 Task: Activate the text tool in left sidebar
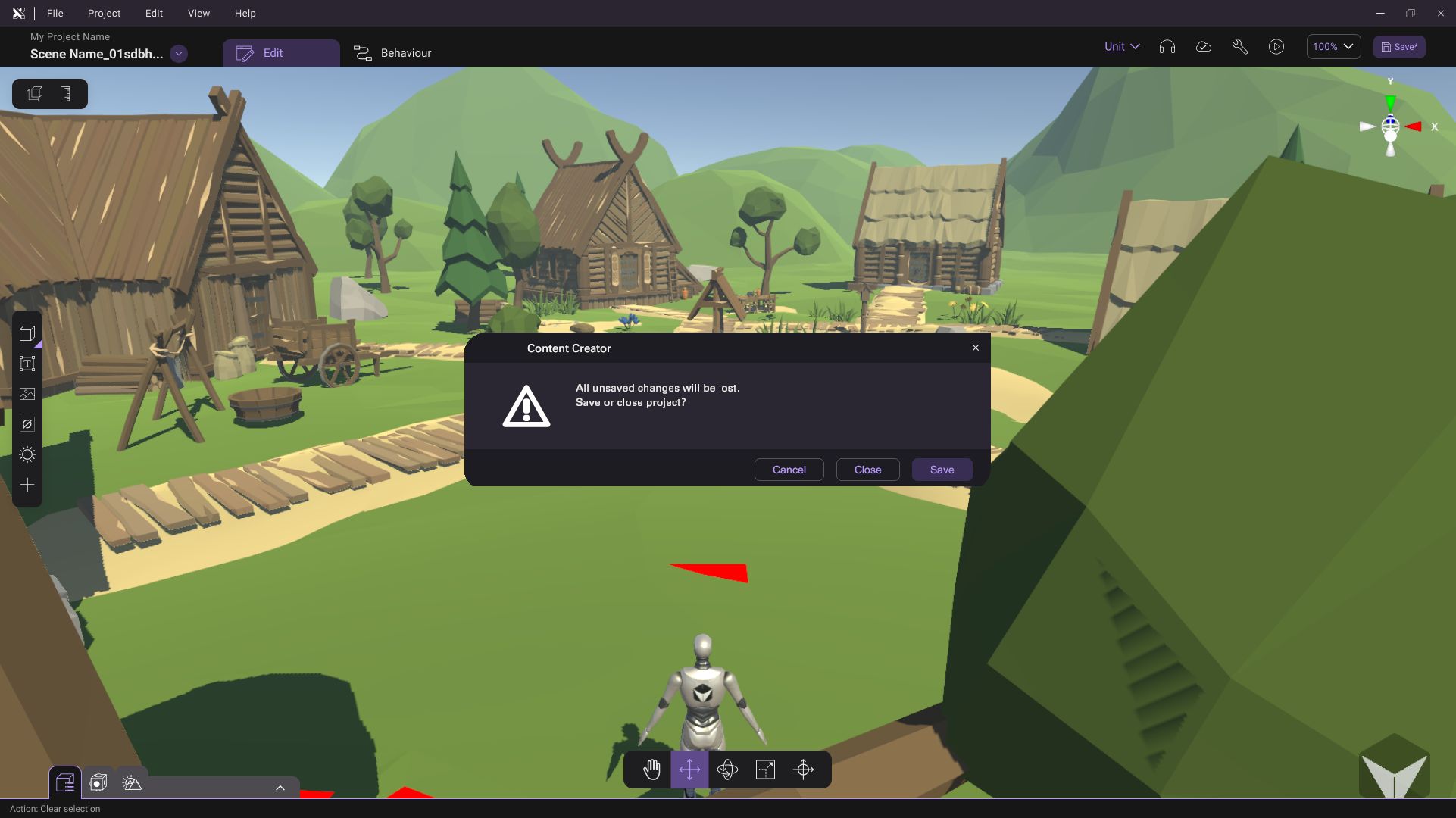coord(27,364)
